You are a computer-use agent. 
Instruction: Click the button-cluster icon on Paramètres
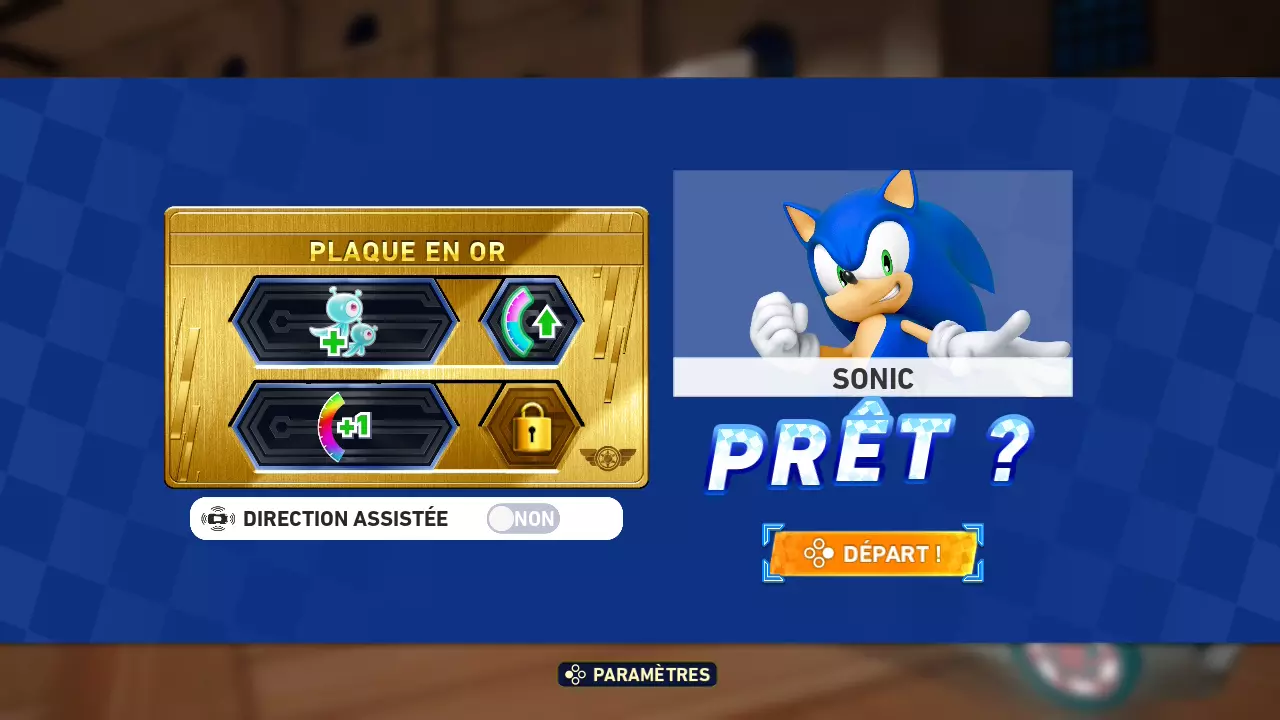[575, 674]
